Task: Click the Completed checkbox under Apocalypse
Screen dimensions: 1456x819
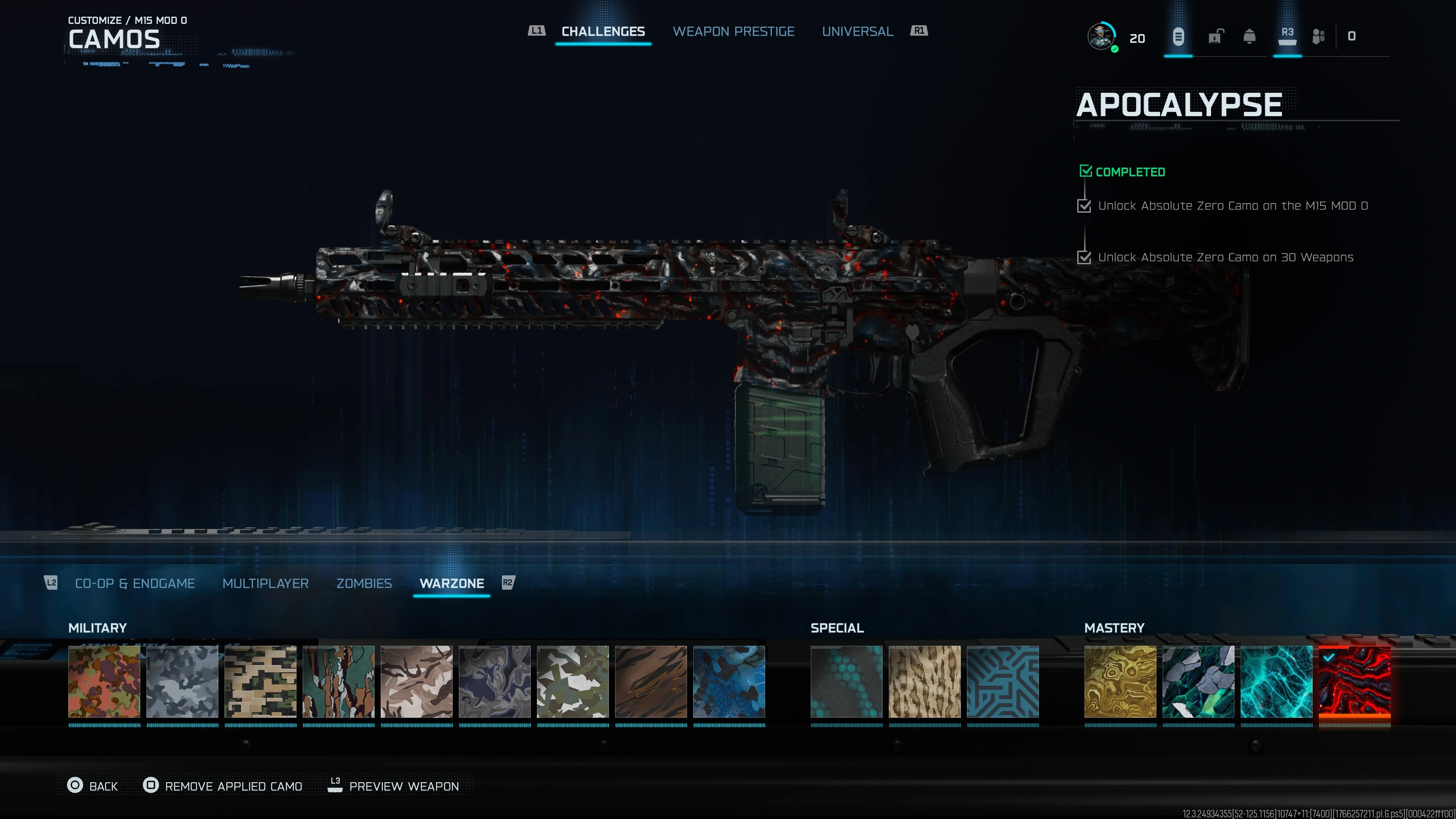Action: tap(1086, 171)
